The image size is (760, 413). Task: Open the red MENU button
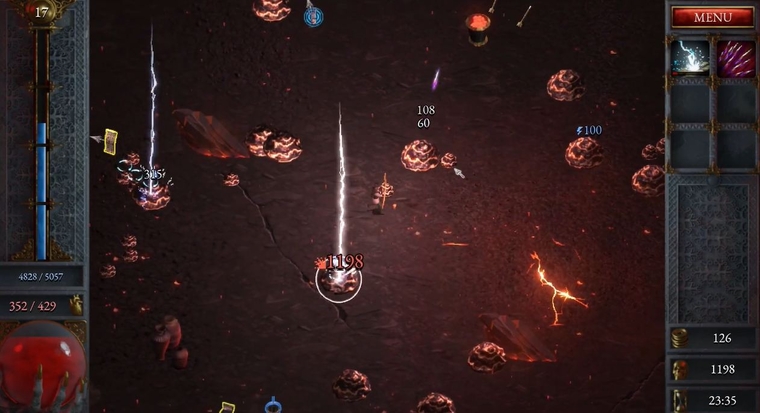point(712,17)
